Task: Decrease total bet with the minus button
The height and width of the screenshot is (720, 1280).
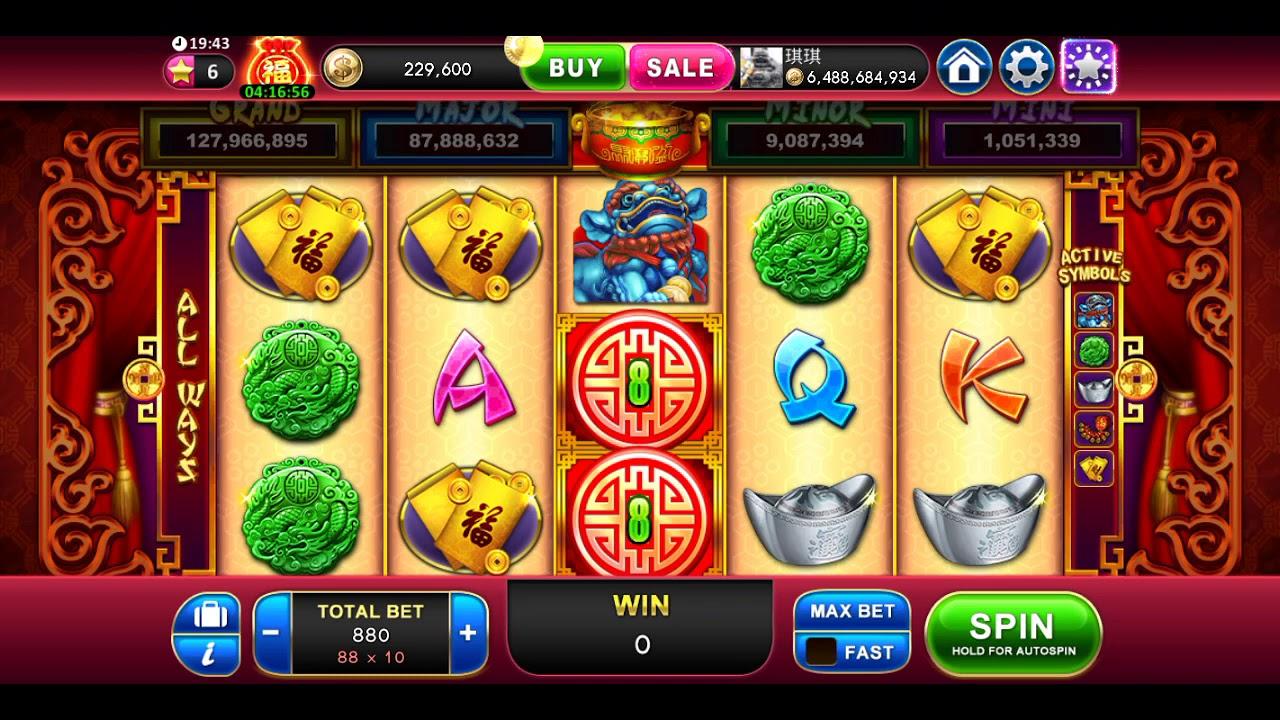Action: click(271, 632)
